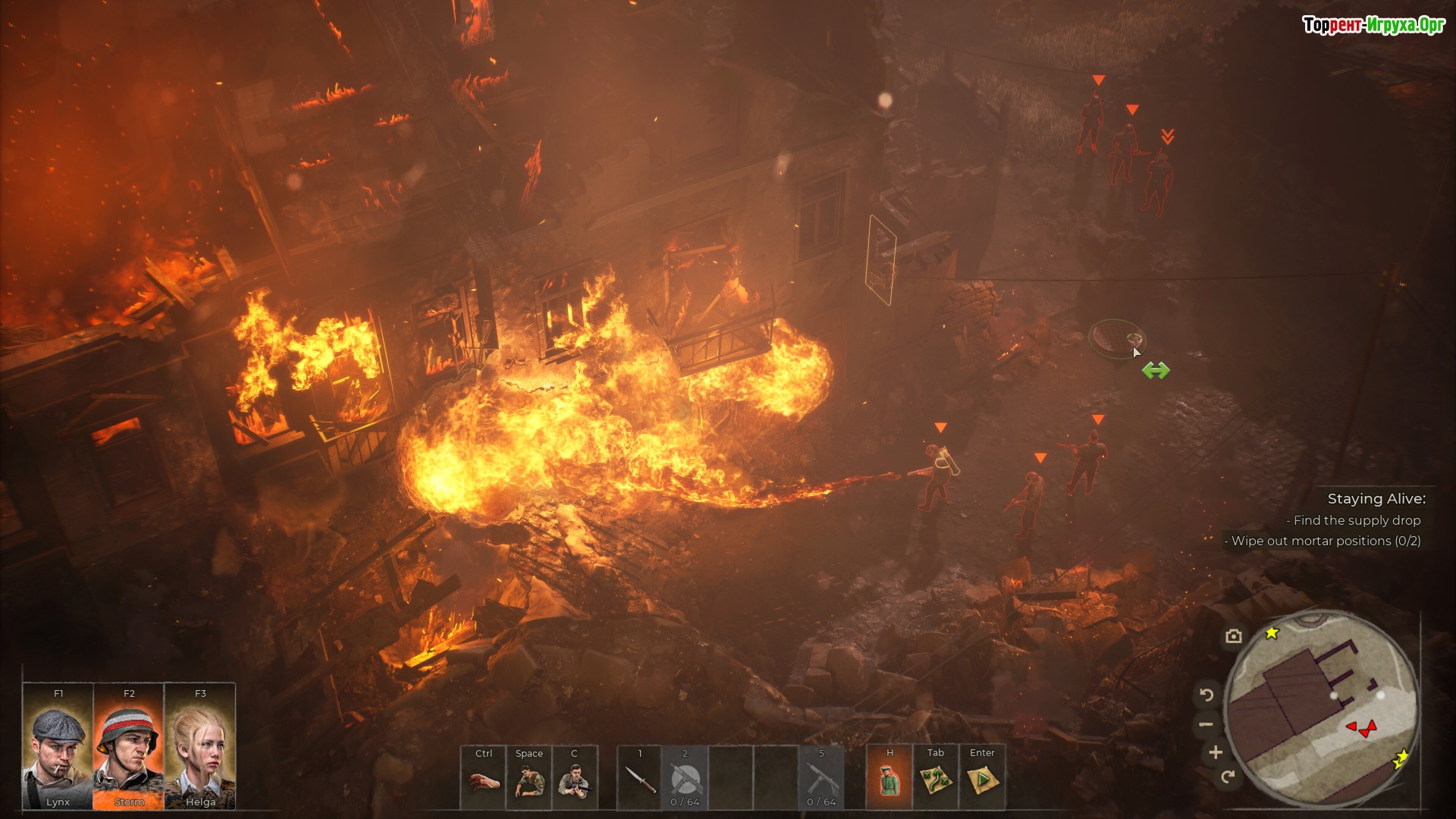Choose Helga's character portrait

click(x=200, y=747)
